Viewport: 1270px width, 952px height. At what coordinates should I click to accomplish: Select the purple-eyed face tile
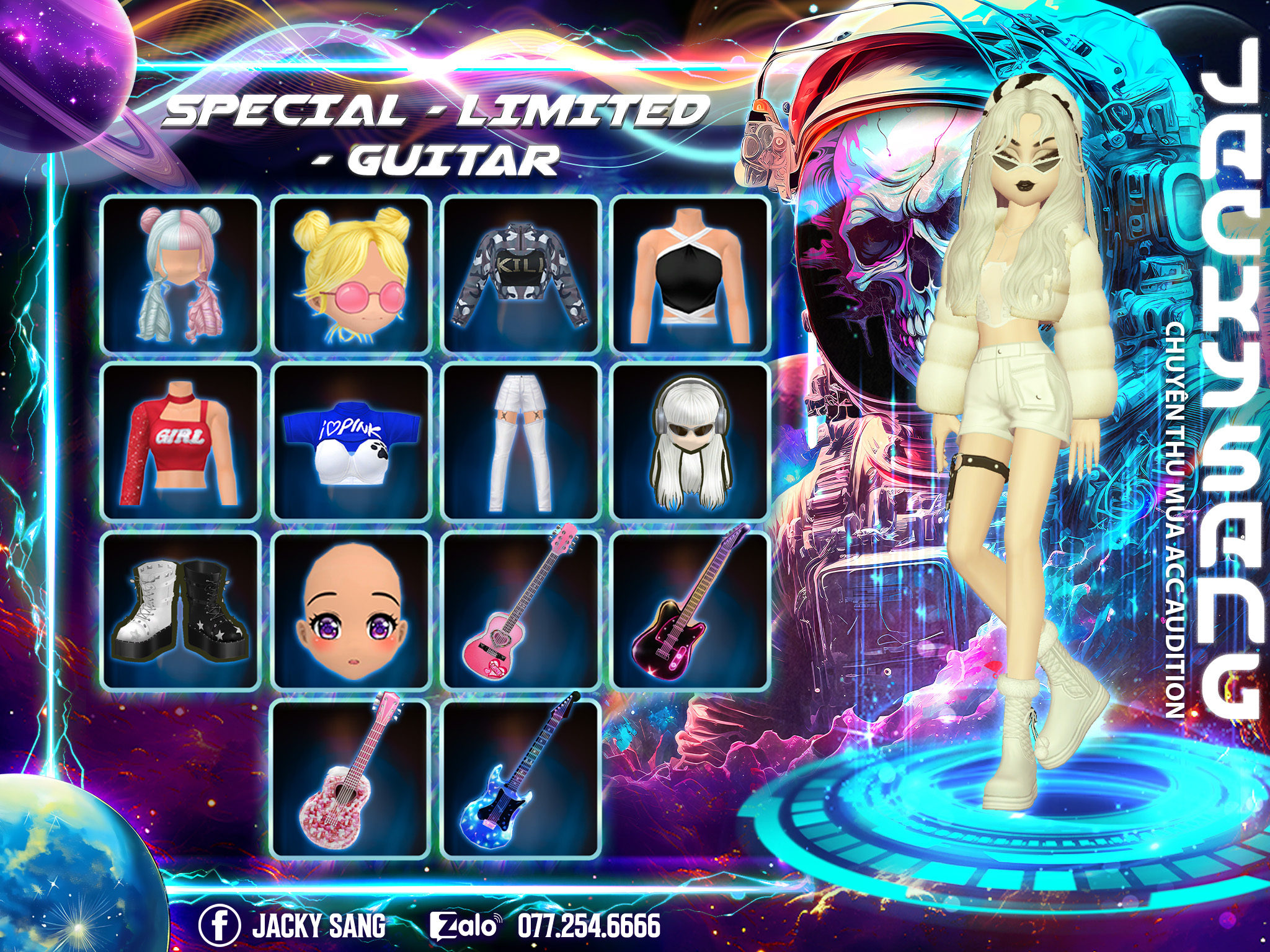(351, 610)
